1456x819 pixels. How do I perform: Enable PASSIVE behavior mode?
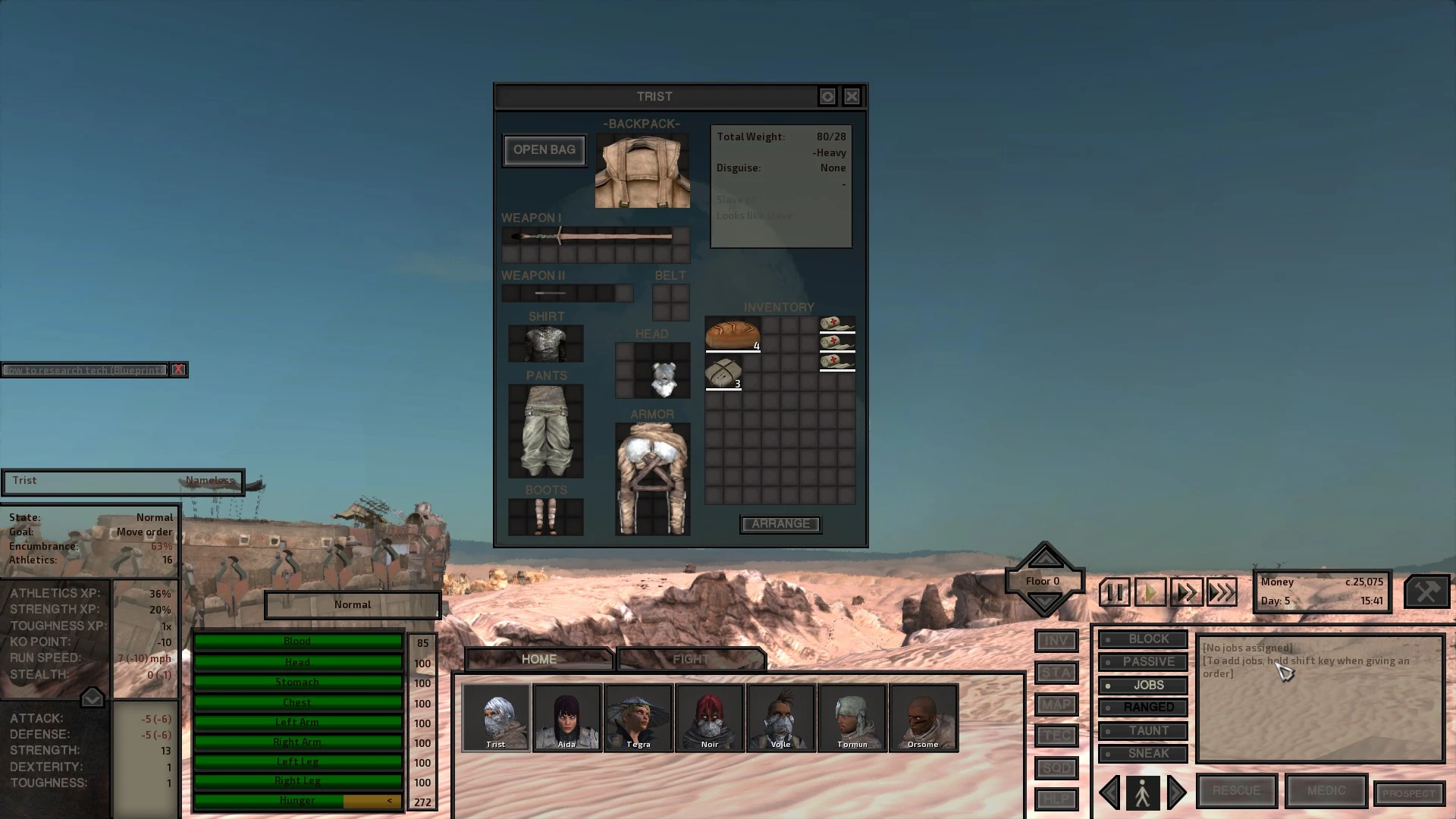pos(1143,661)
